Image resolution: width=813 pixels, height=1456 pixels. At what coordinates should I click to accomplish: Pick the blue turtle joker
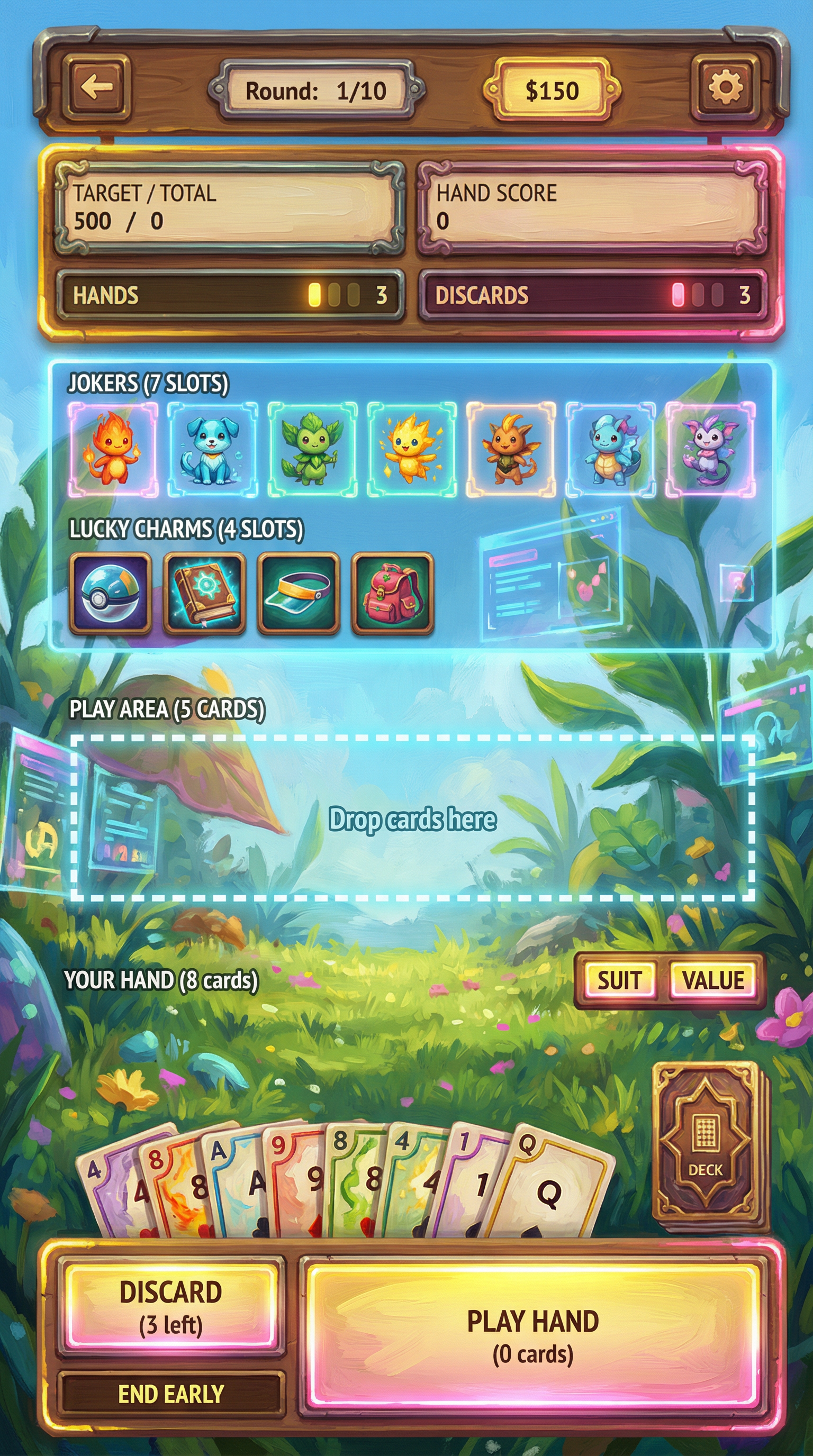[x=611, y=449]
